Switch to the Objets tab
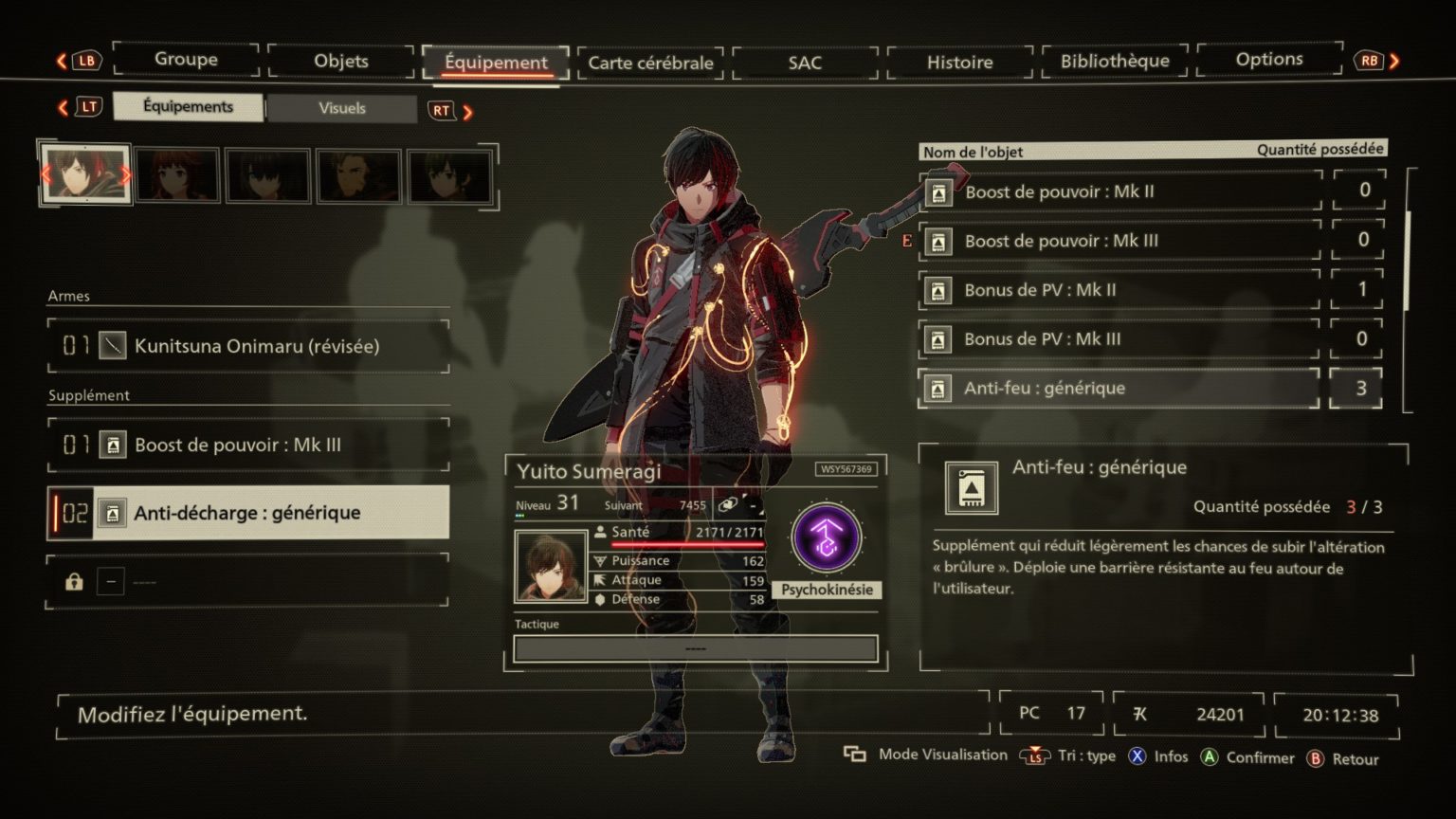1456x819 pixels. (x=341, y=62)
